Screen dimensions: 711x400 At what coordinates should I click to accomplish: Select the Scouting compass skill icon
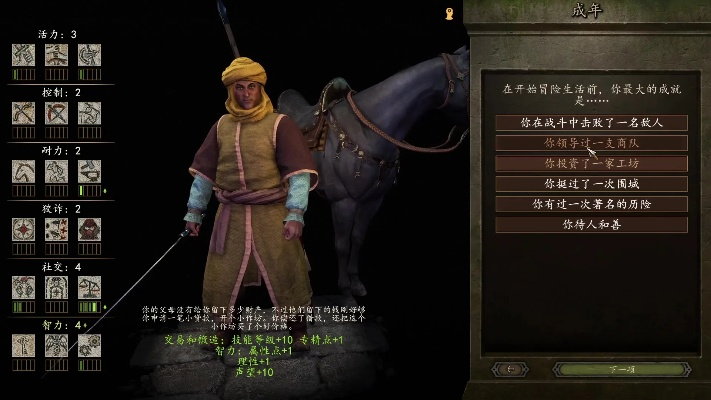coord(23,229)
